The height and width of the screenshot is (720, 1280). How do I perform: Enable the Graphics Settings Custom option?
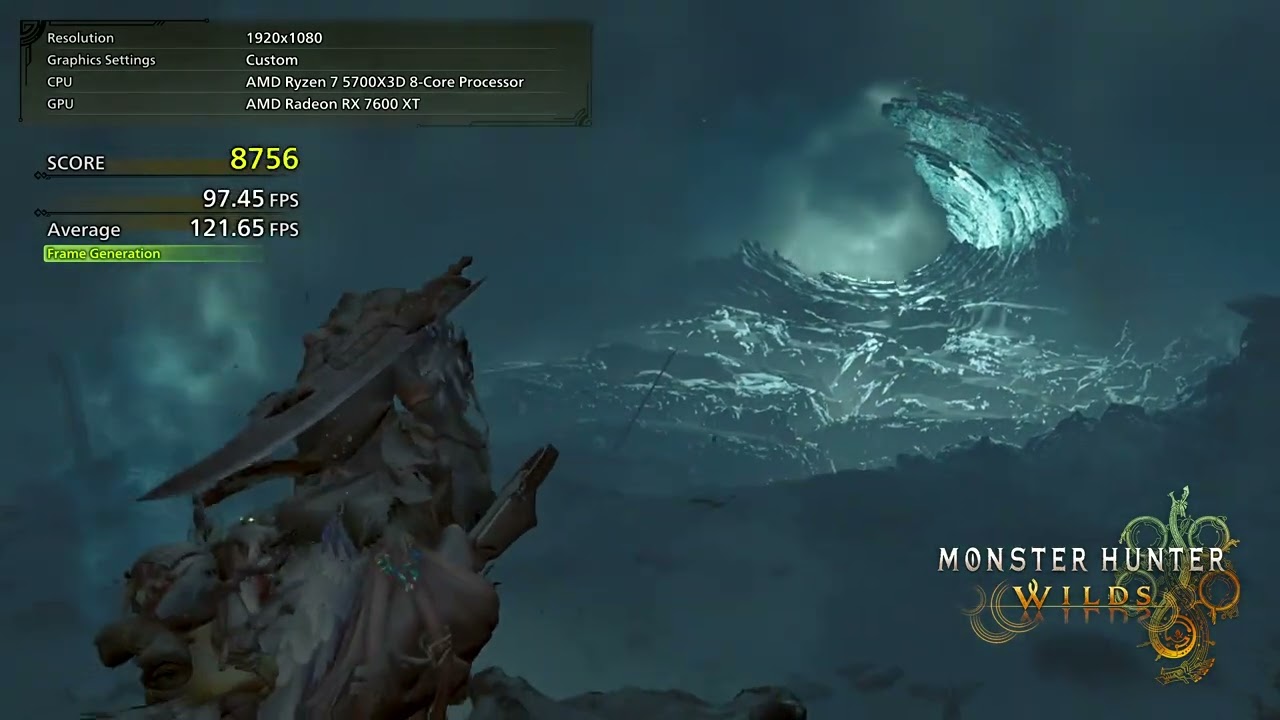[x=270, y=60]
